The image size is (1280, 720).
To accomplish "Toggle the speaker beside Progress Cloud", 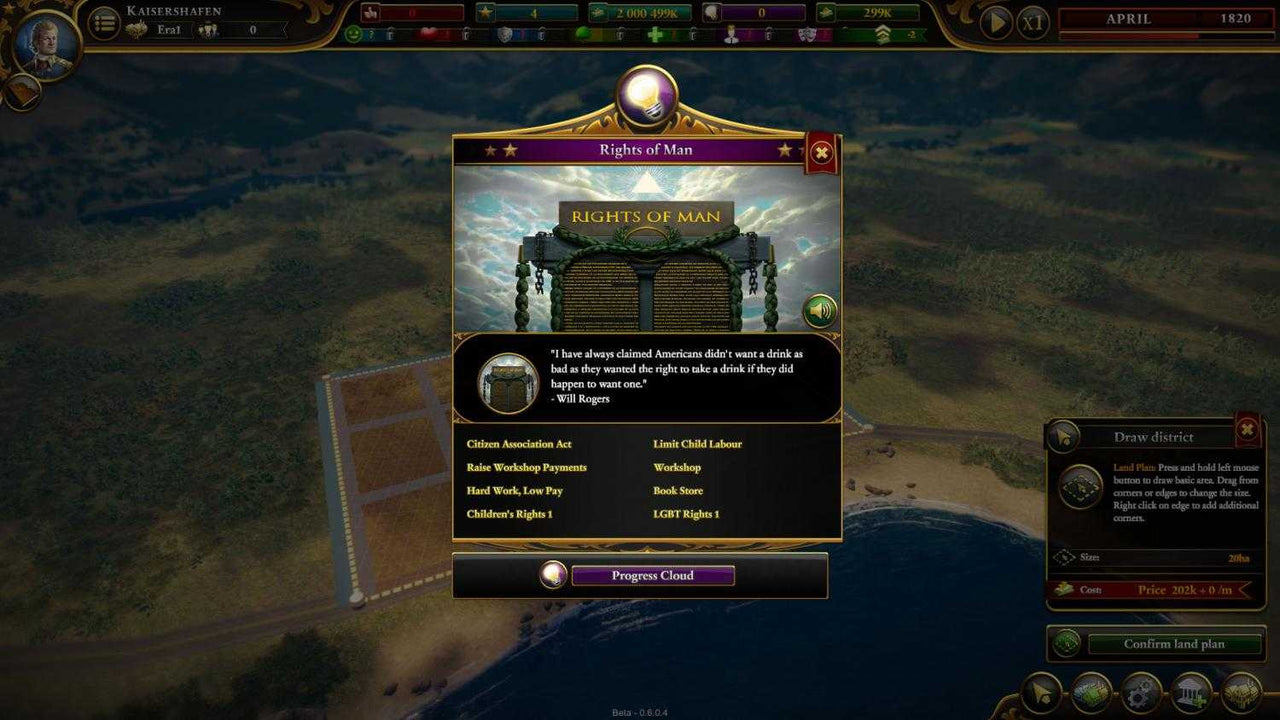I will point(551,575).
